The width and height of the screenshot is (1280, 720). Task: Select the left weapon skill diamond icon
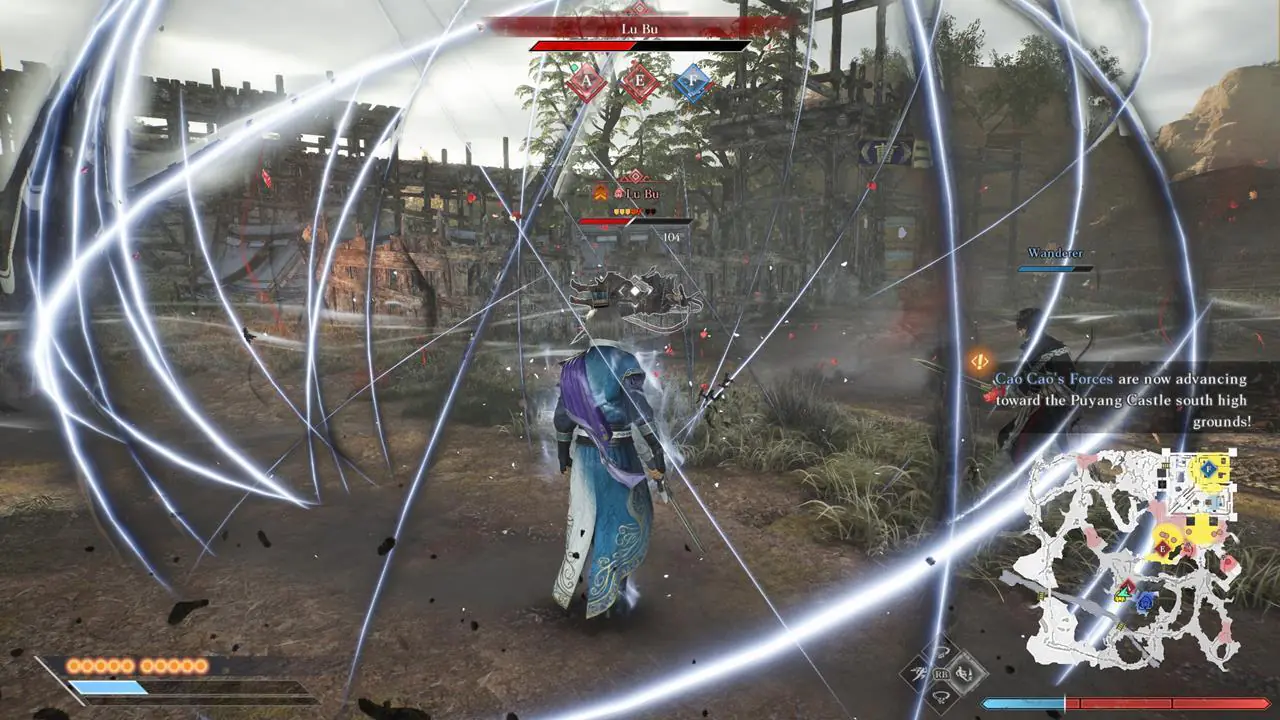(x=919, y=672)
